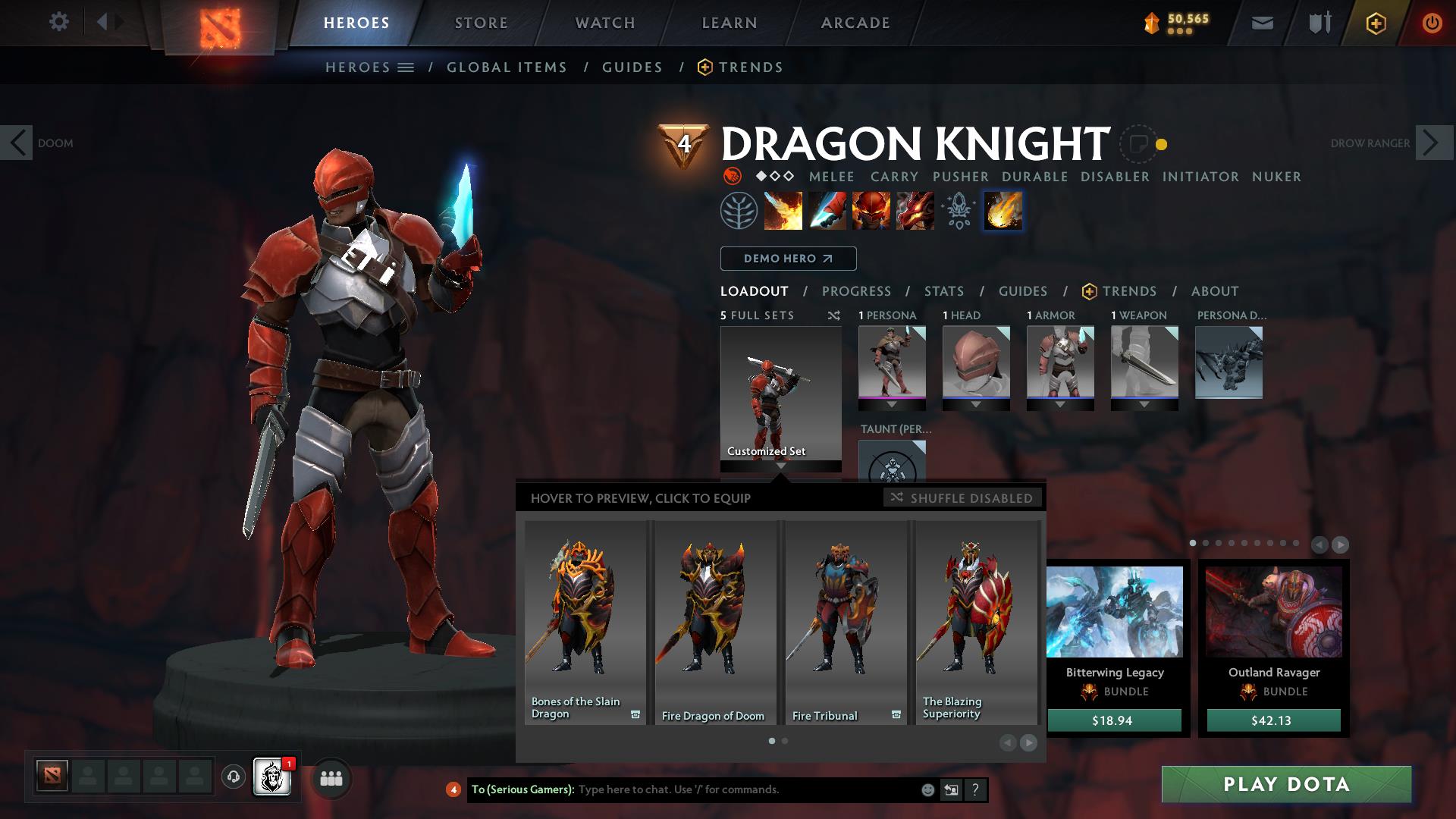Toggle Shuffle Disabled for full sets
The width and height of the screenshot is (1456, 819).
click(x=962, y=498)
